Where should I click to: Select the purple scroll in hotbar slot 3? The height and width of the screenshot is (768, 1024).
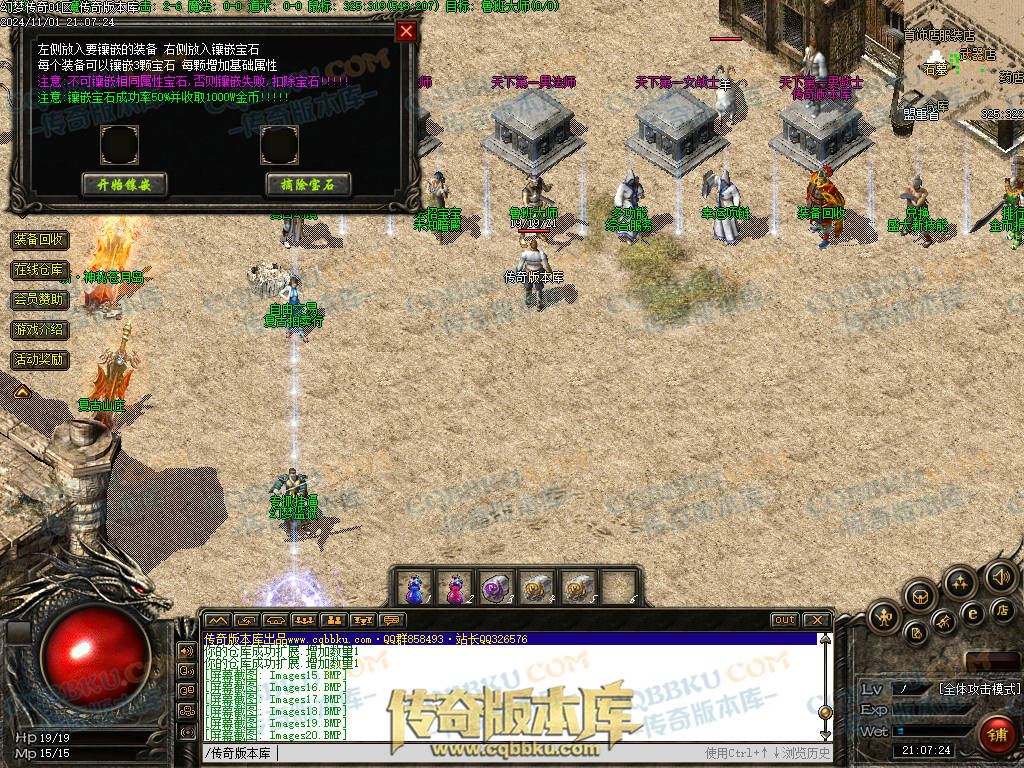[x=496, y=588]
